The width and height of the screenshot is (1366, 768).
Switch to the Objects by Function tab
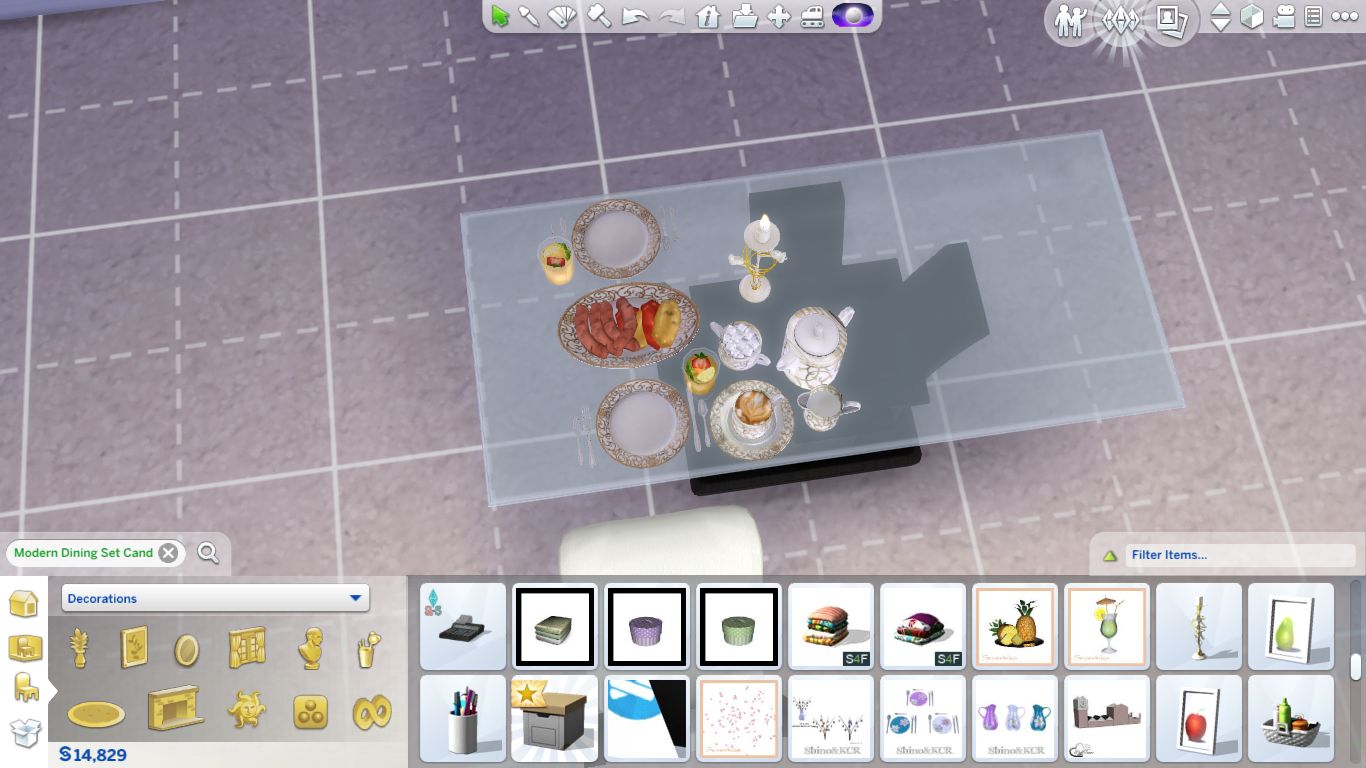pos(26,687)
